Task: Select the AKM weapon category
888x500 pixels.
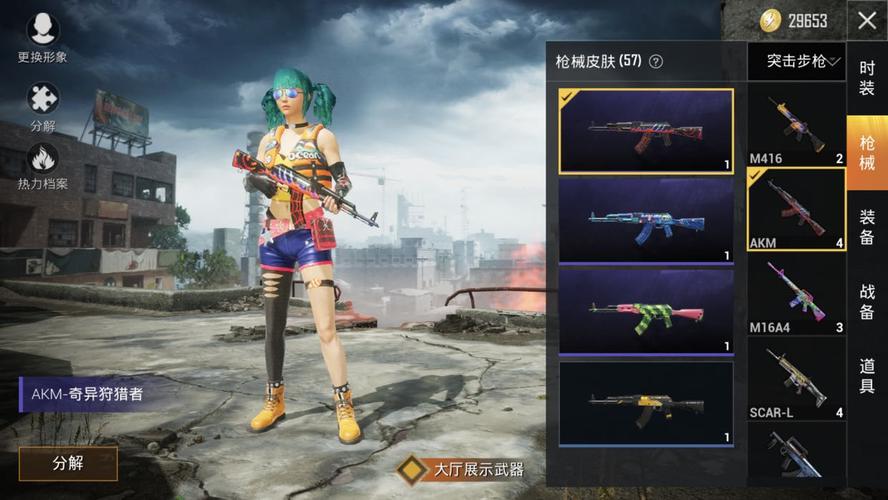Action: pyautogui.click(x=796, y=209)
